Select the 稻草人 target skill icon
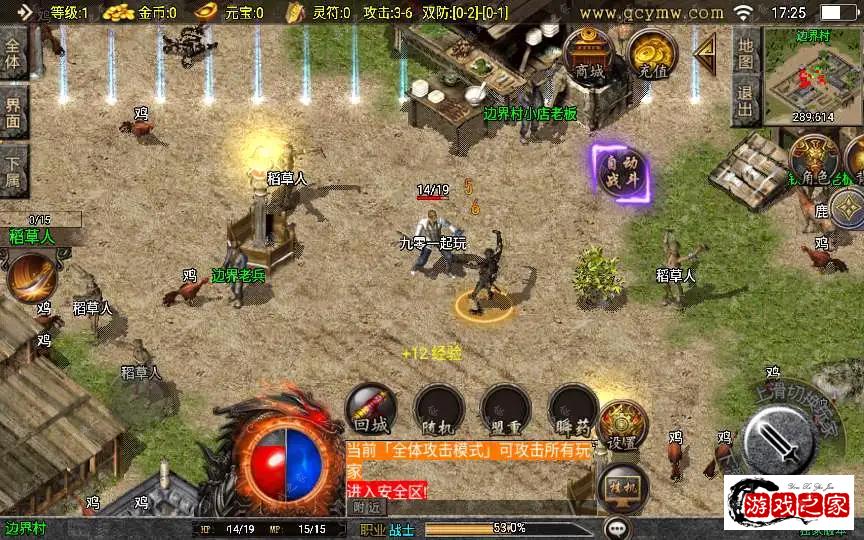 tap(31, 275)
